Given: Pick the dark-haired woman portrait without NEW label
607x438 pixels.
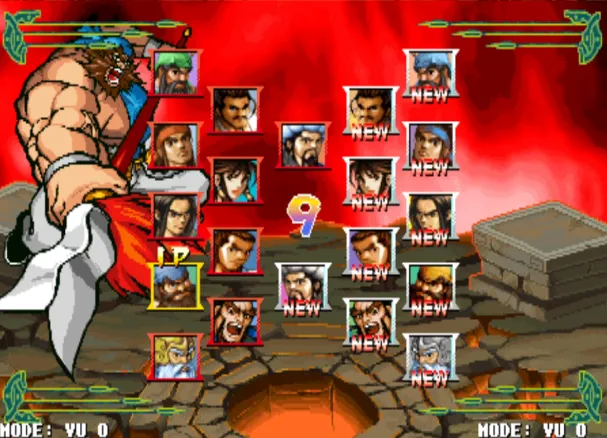Looking at the screenshot, I should tap(236, 180).
